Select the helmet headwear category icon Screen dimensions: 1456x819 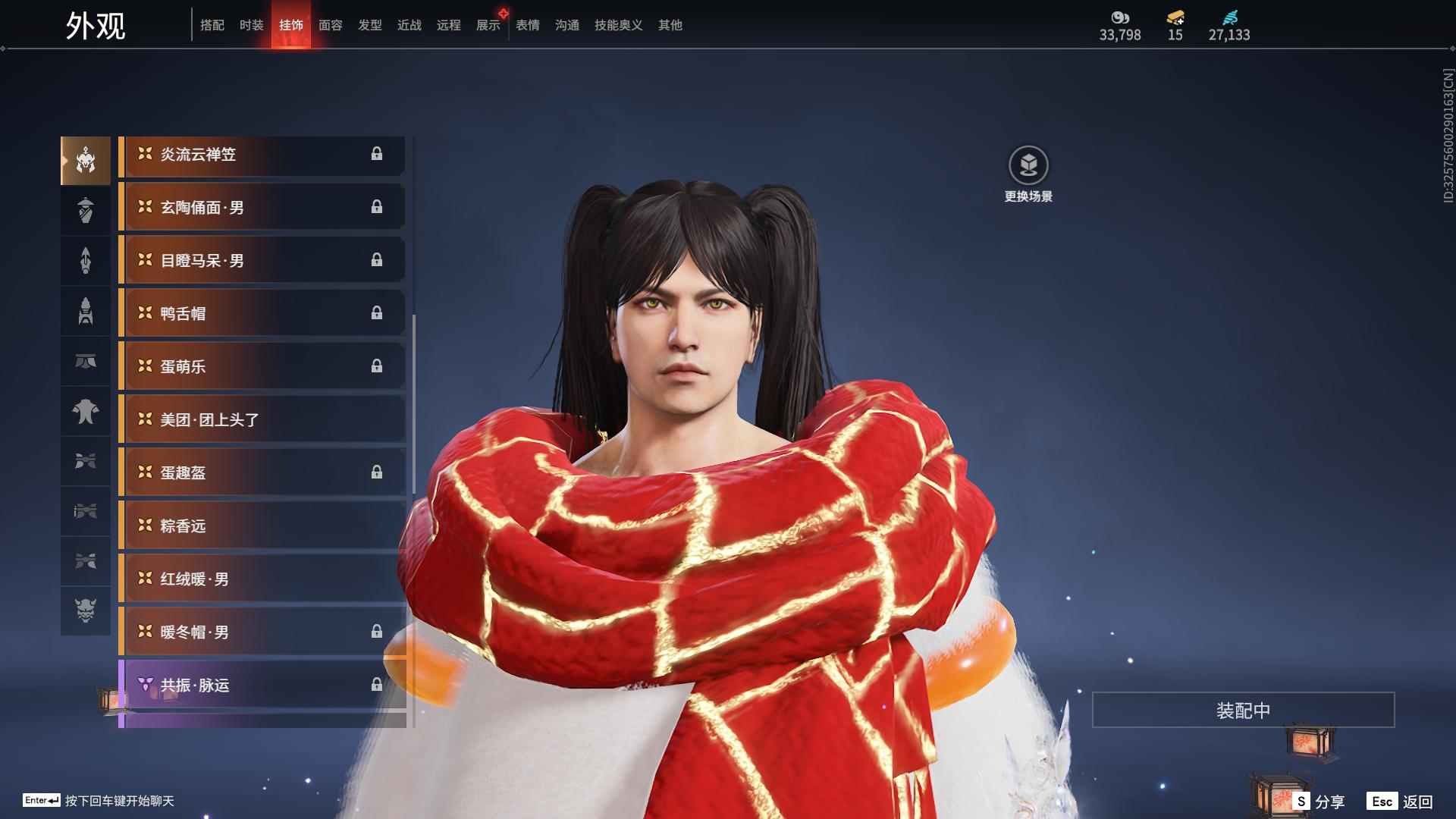click(86, 160)
